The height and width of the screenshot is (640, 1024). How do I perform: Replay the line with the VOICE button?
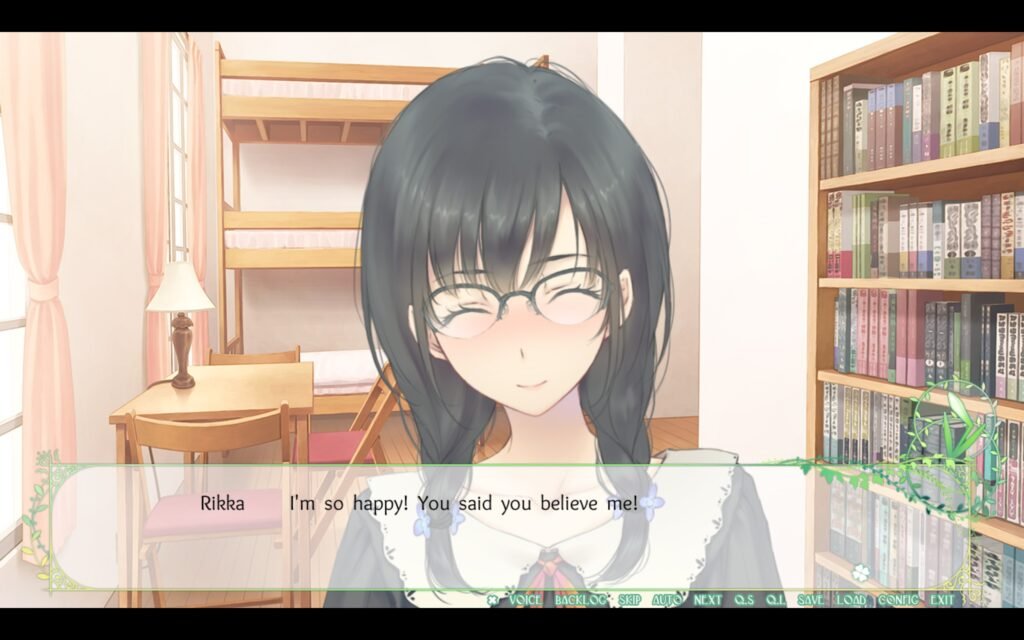[x=525, y=600]
